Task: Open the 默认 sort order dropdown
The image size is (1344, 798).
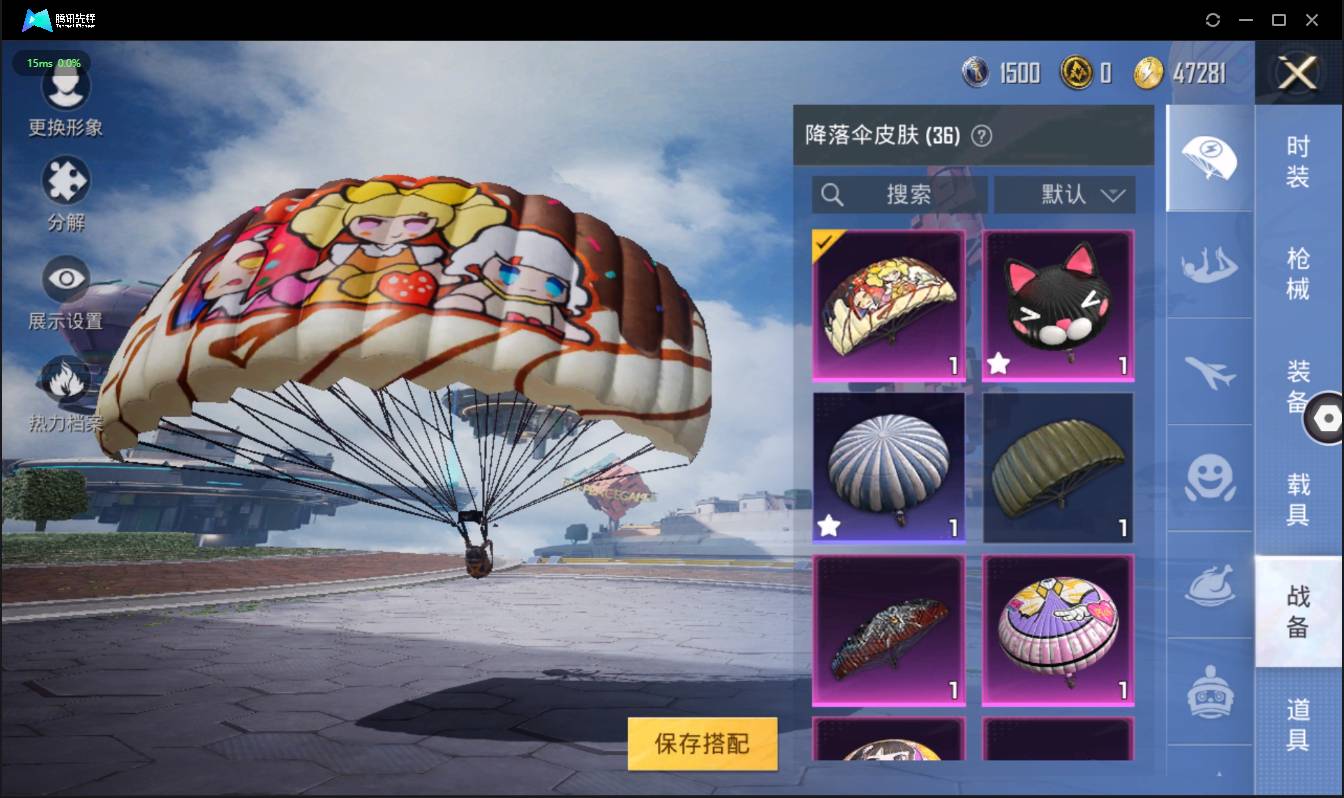Action: (1065, 195)
